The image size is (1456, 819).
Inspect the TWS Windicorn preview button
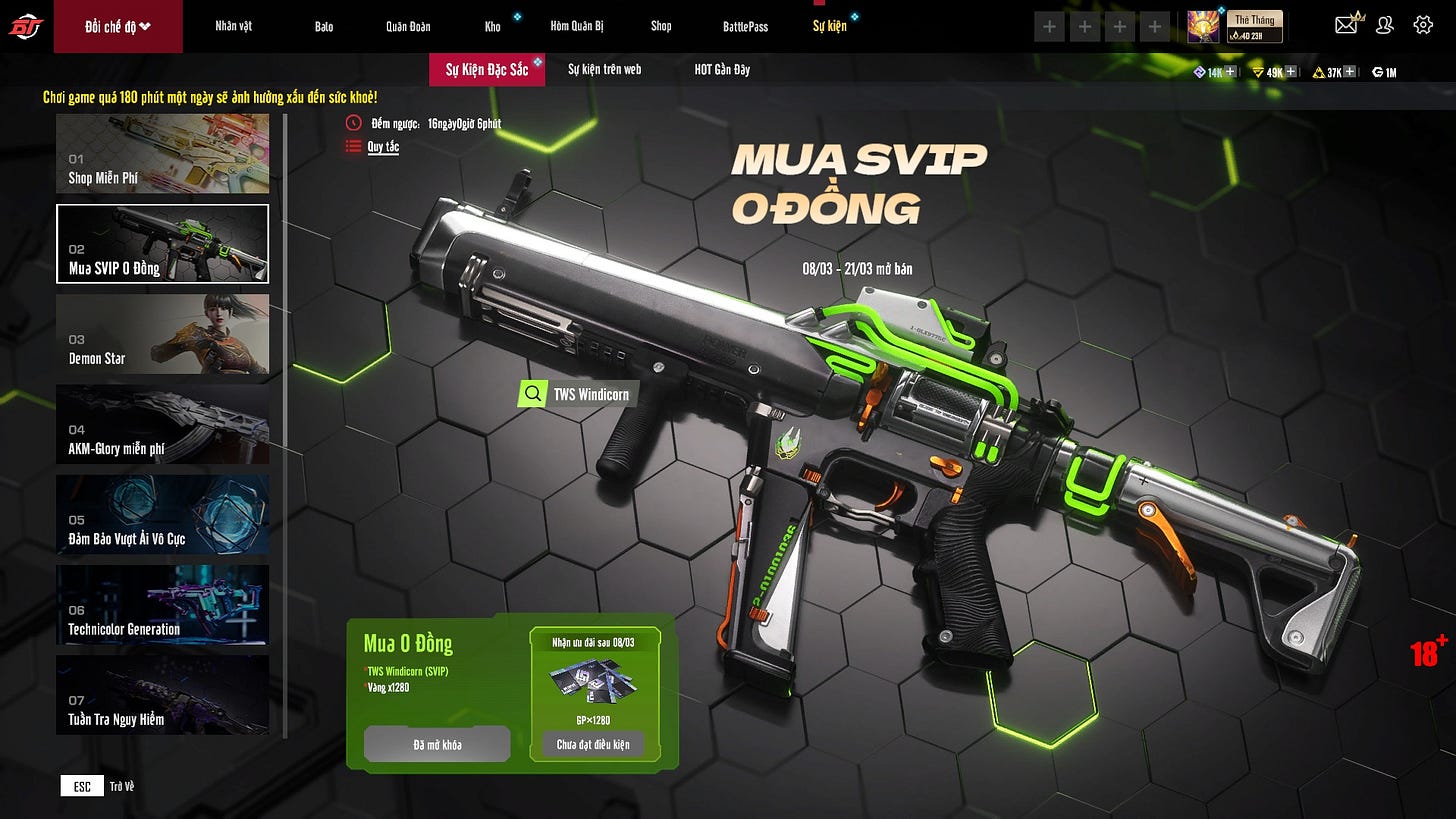(x=578, y=394)
